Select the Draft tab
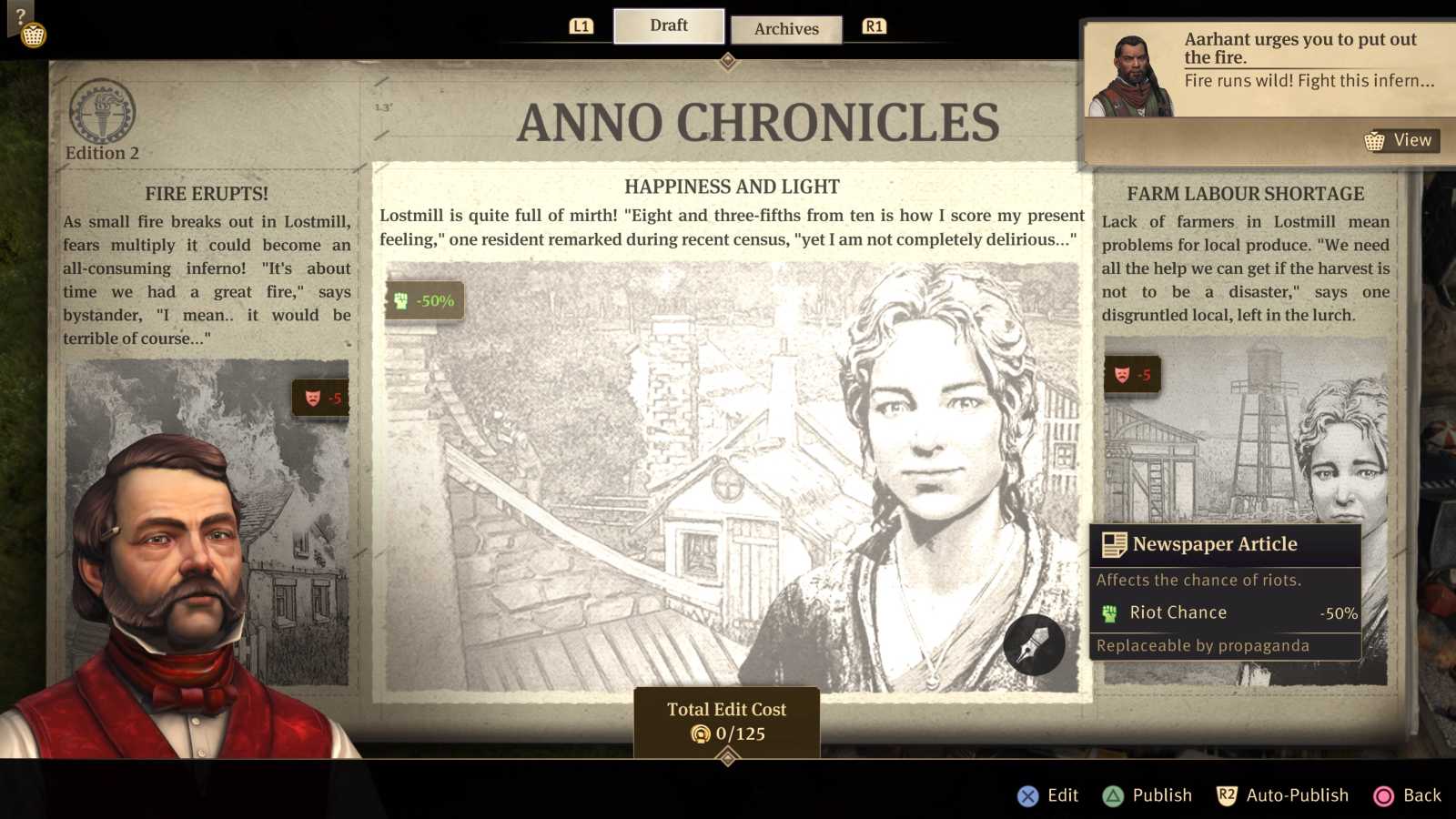Image resolution: width=1456 pixels, height=819 pixels. click(x=668, y=25)
